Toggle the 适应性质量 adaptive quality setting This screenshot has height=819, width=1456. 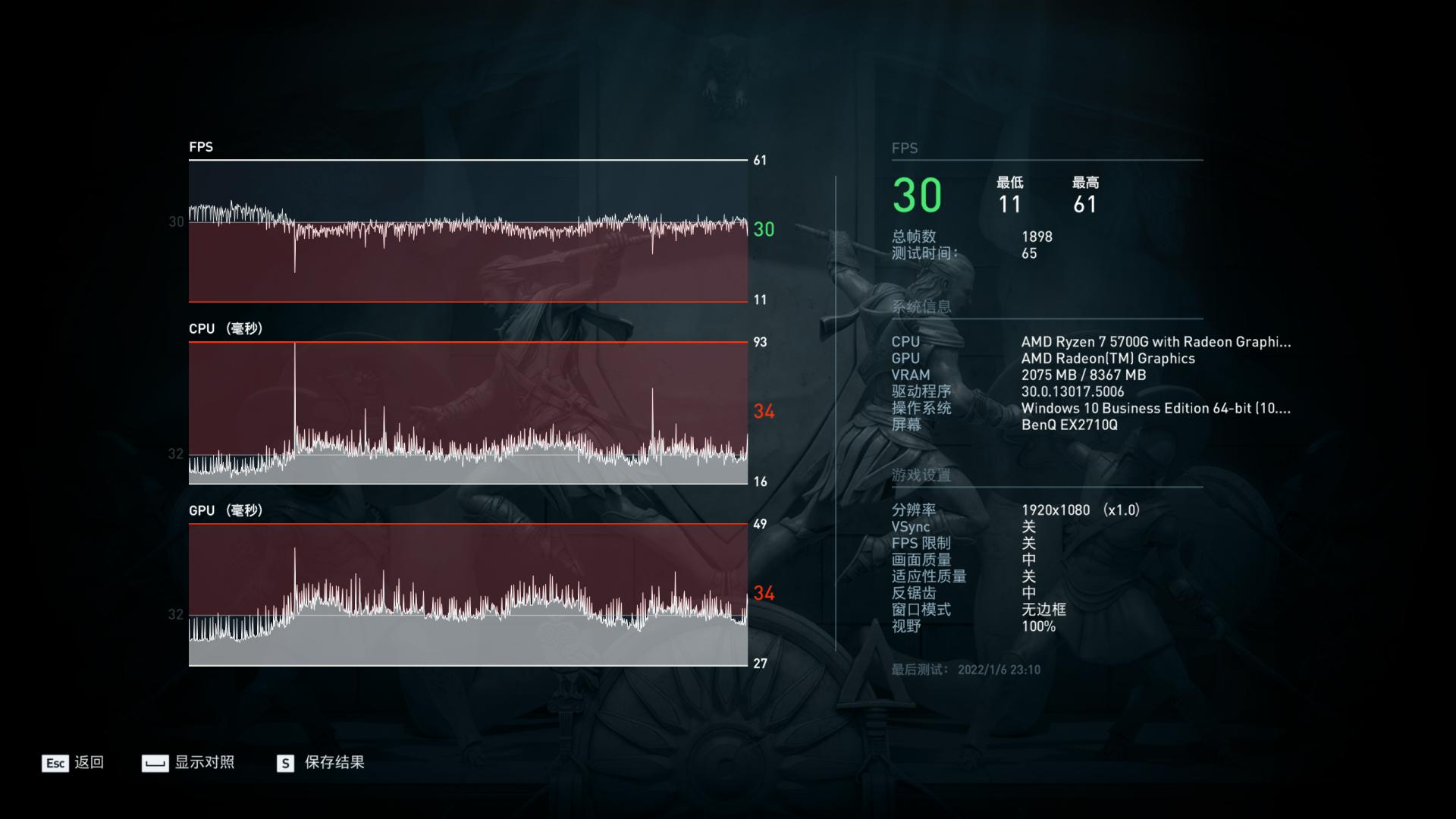pos(1029,576)
